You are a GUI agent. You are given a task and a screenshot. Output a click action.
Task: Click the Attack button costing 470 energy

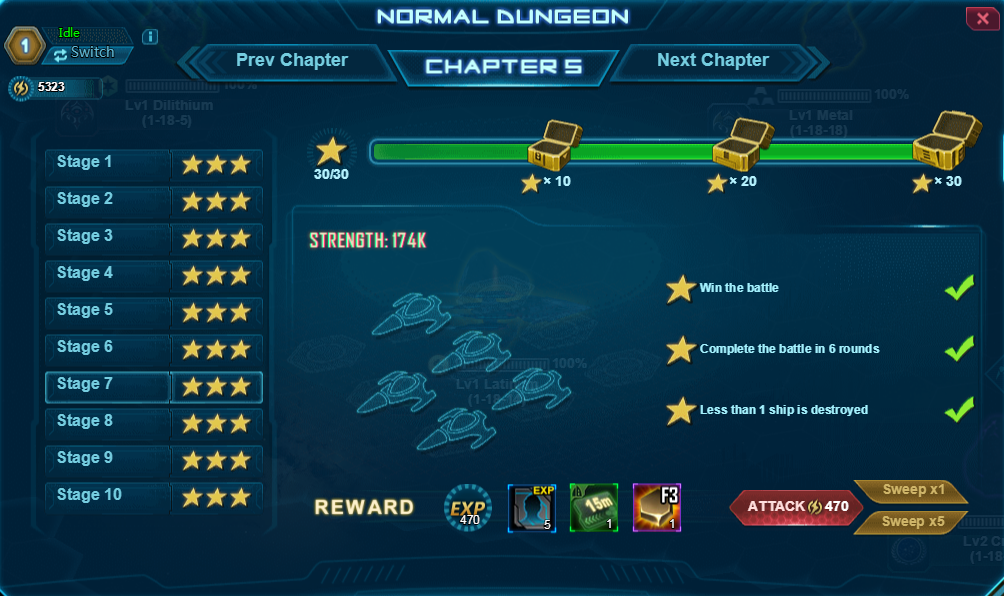pyautogui.click(x=789, y=507)
